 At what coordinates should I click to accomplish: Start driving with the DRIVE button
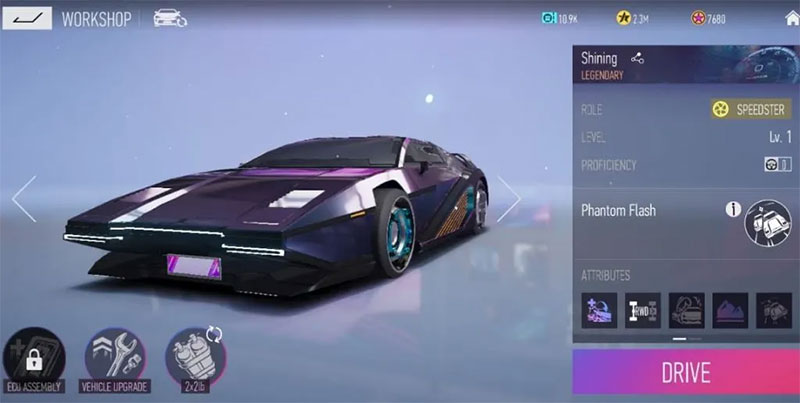[685, 373]
